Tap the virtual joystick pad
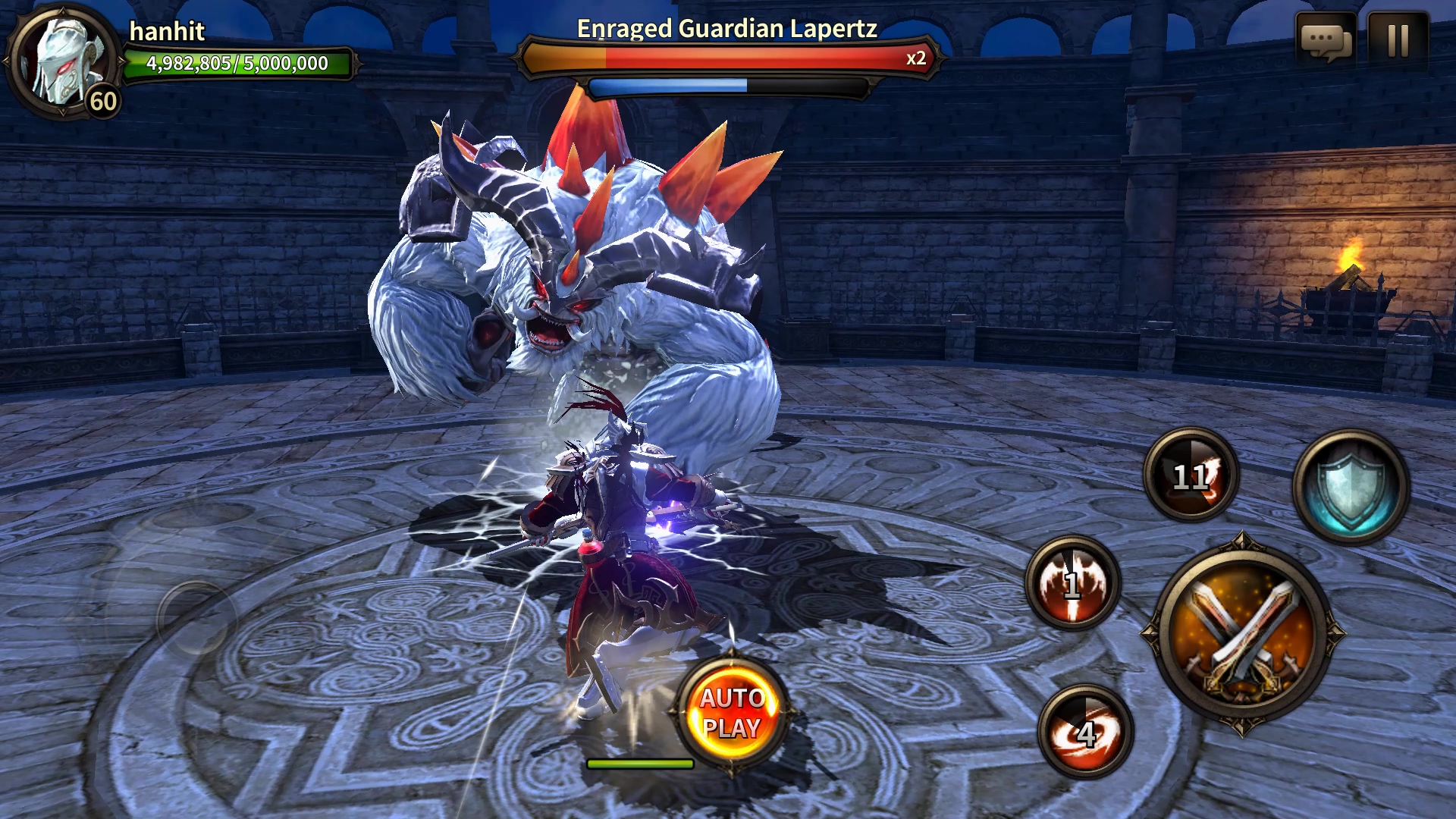The height and width of the screenshot is (819, 1456). [195, 618]
